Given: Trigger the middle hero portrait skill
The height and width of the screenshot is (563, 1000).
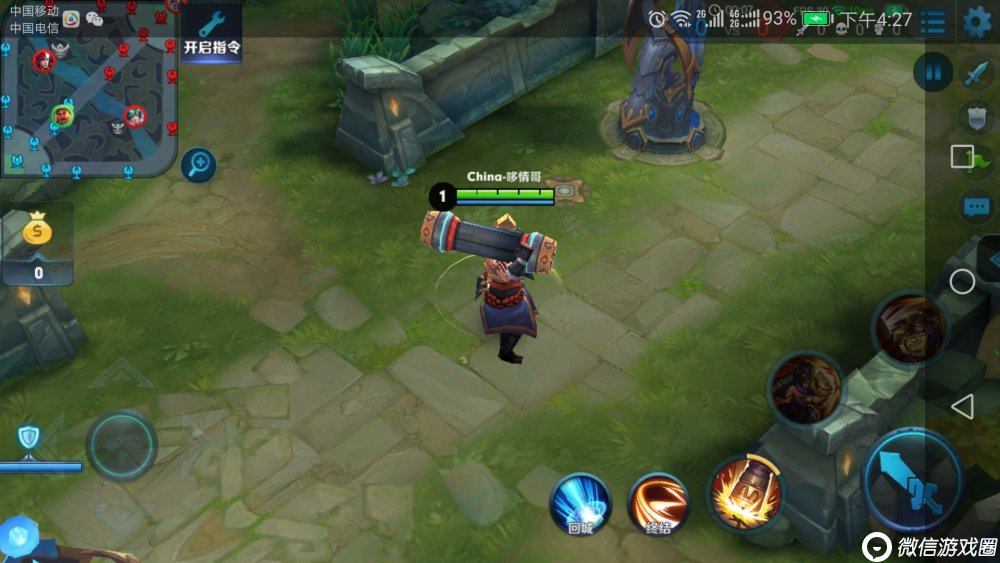Looking at the screenshot, I should point(805,388).
